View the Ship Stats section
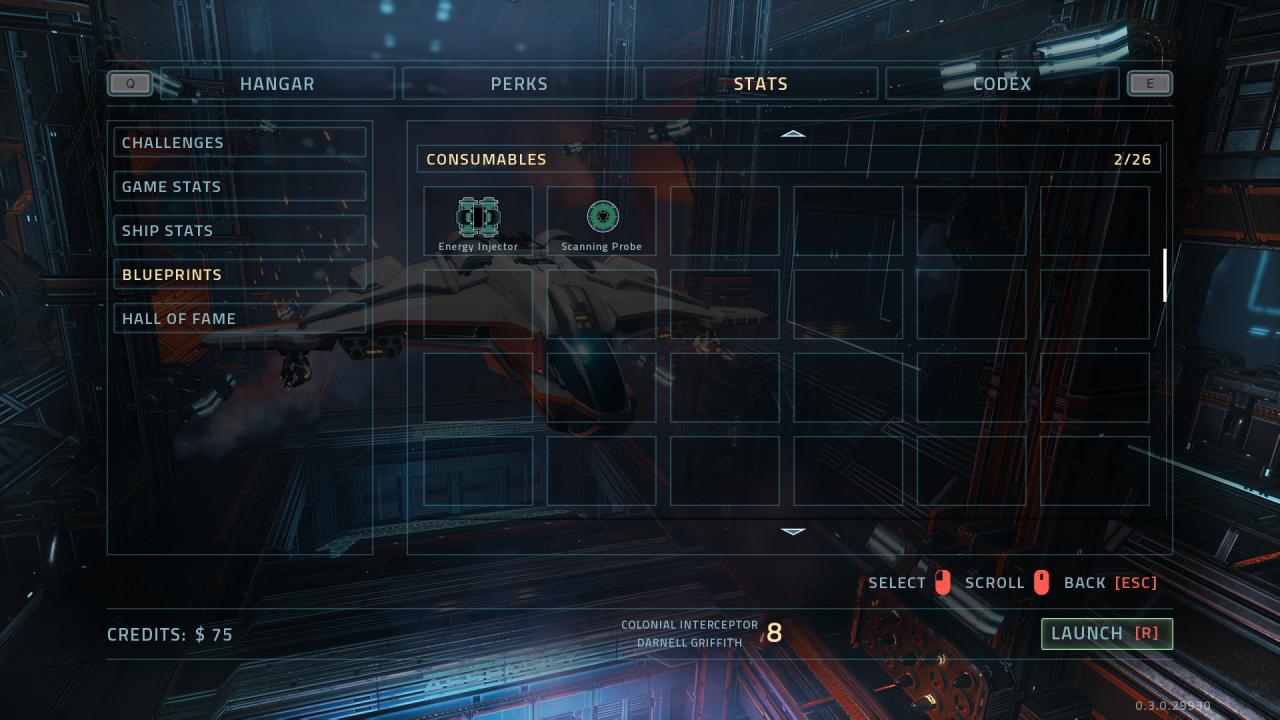 coord(240,231)
